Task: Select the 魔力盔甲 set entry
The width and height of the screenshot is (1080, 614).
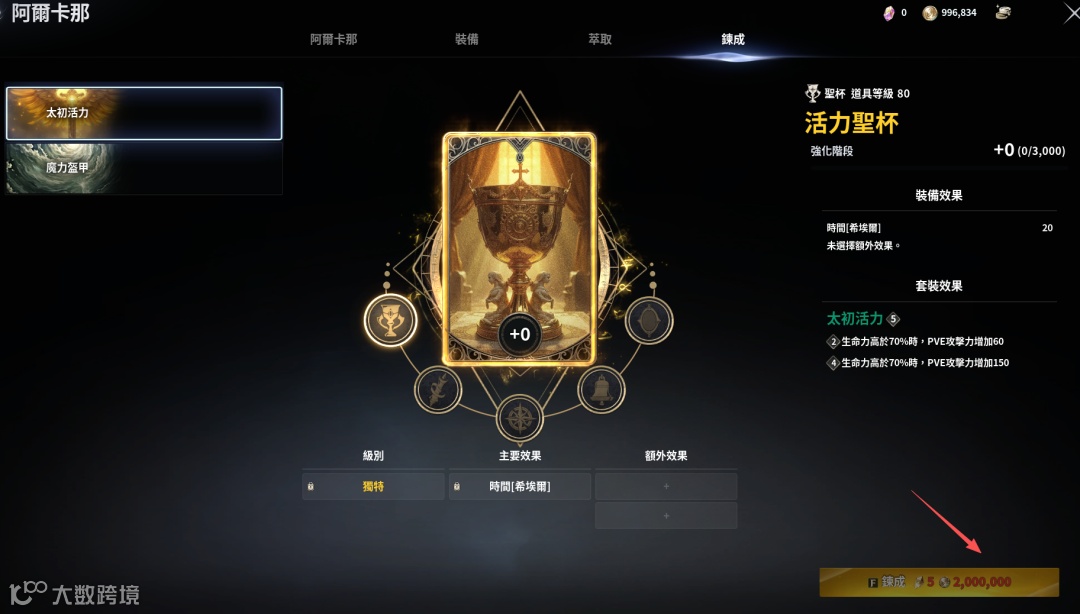Action: click(x=144, y=168)
